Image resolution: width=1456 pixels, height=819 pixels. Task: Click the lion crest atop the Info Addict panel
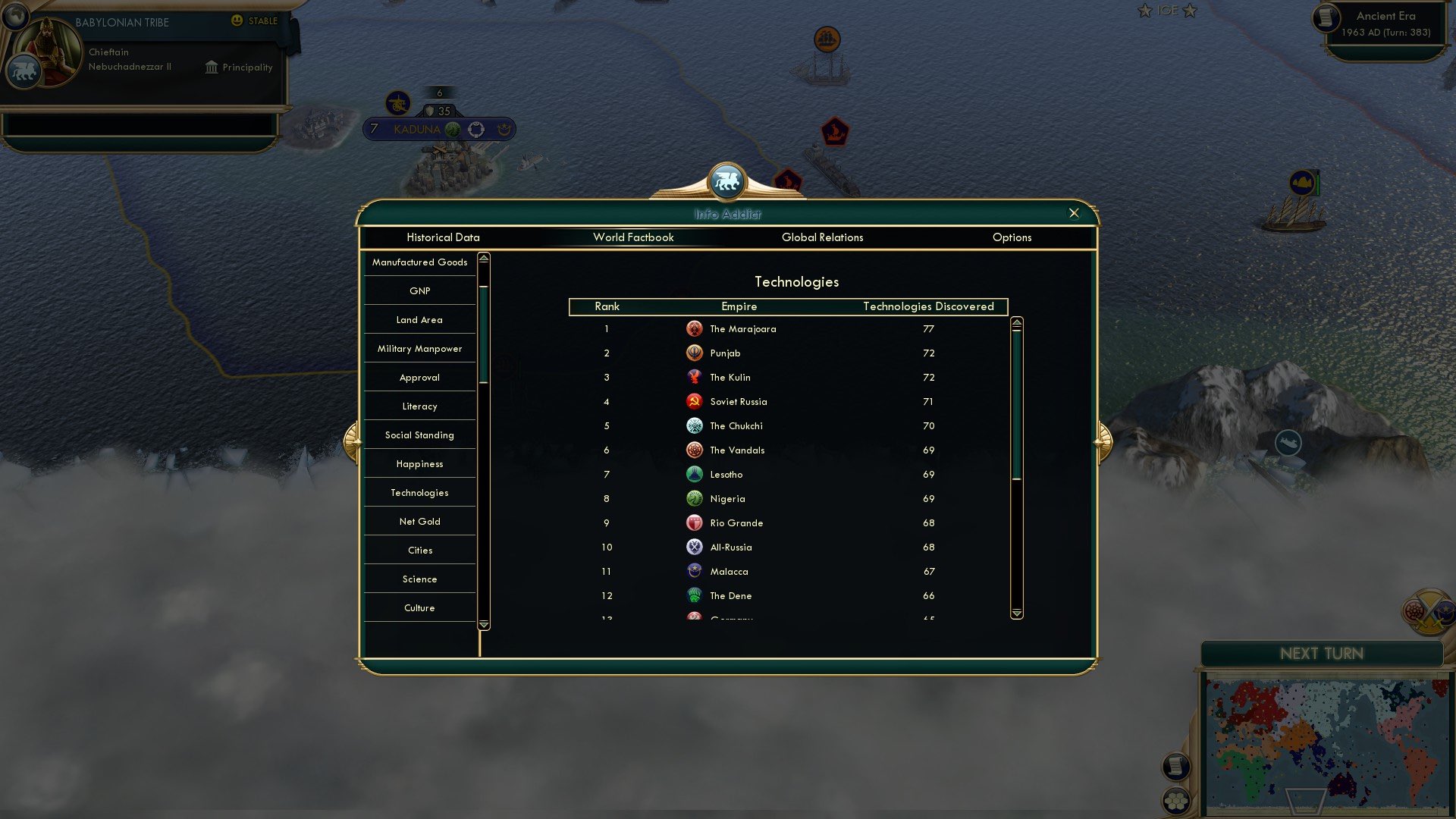click(x=728, y=180)
